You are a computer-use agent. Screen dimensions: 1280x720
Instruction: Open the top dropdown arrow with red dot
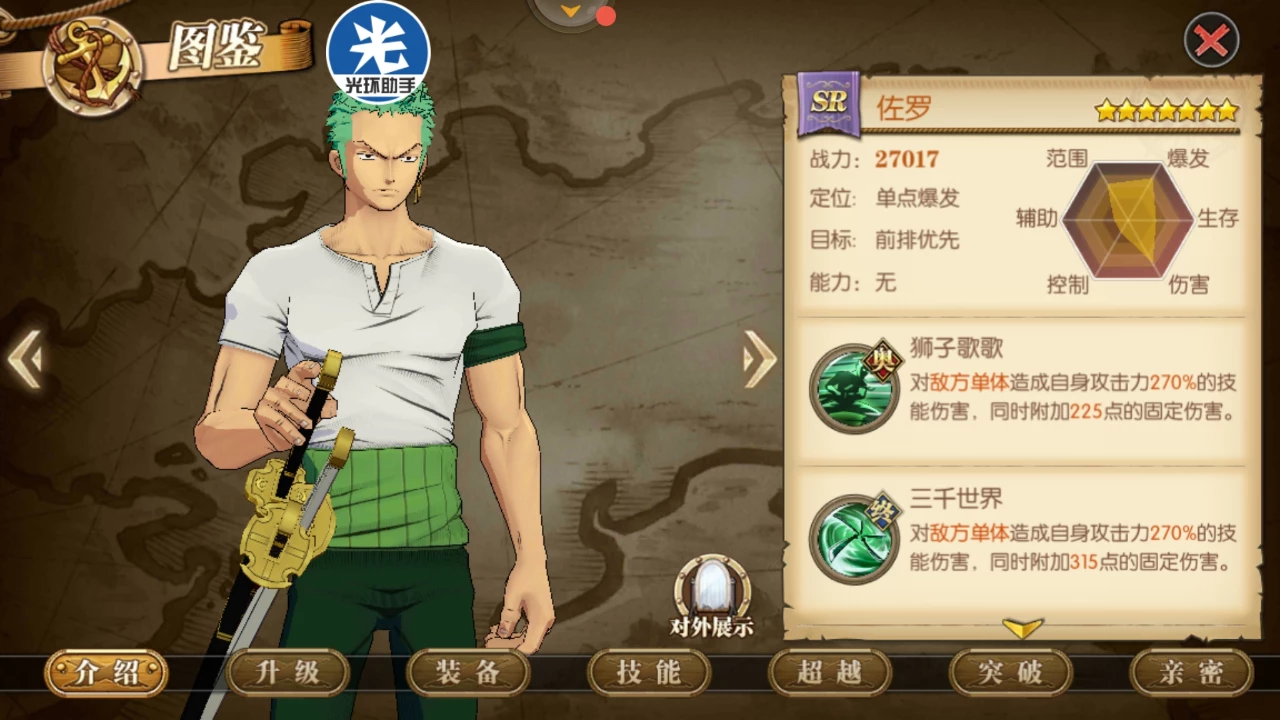(572, 12)
